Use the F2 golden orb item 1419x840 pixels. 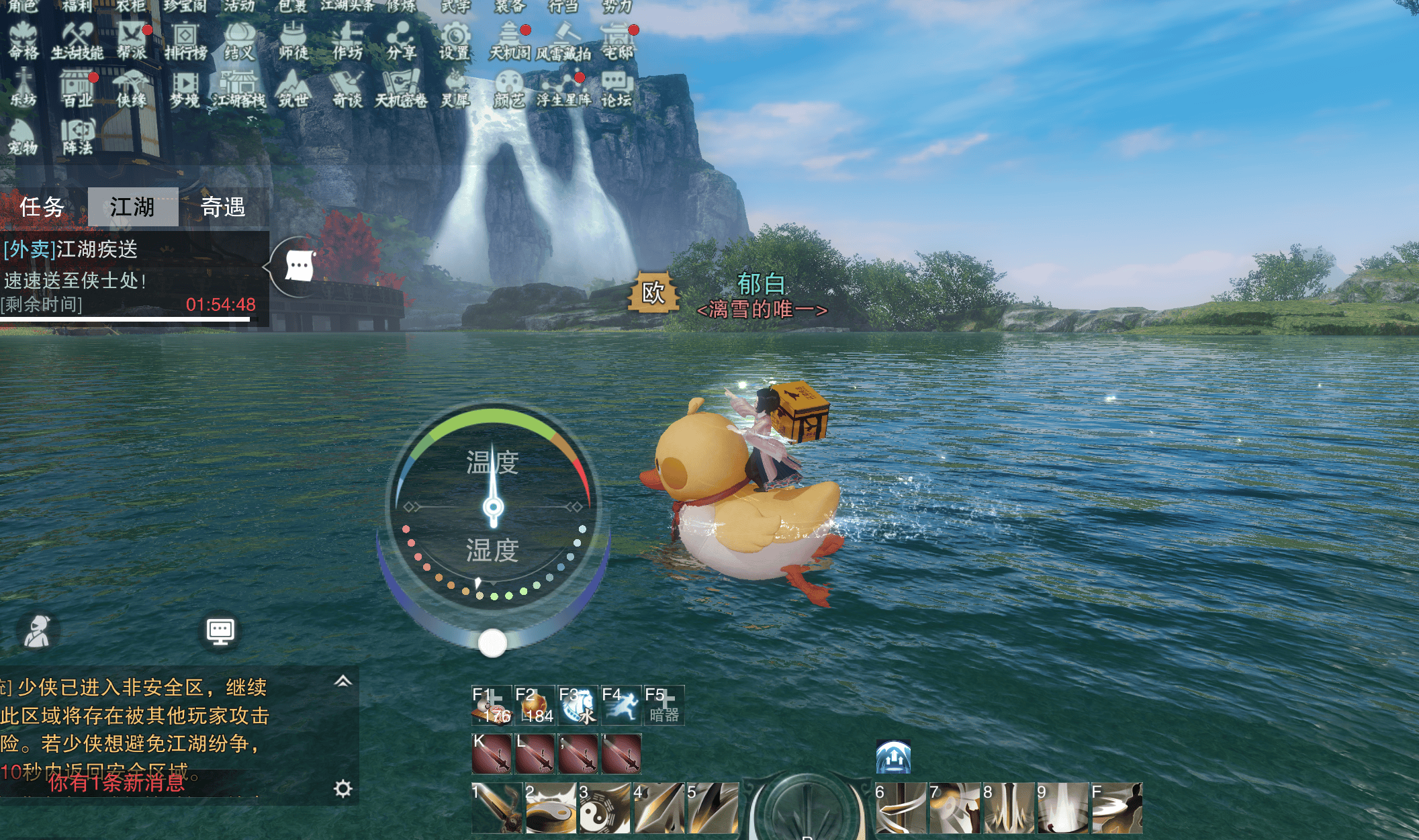click(535, 705)
